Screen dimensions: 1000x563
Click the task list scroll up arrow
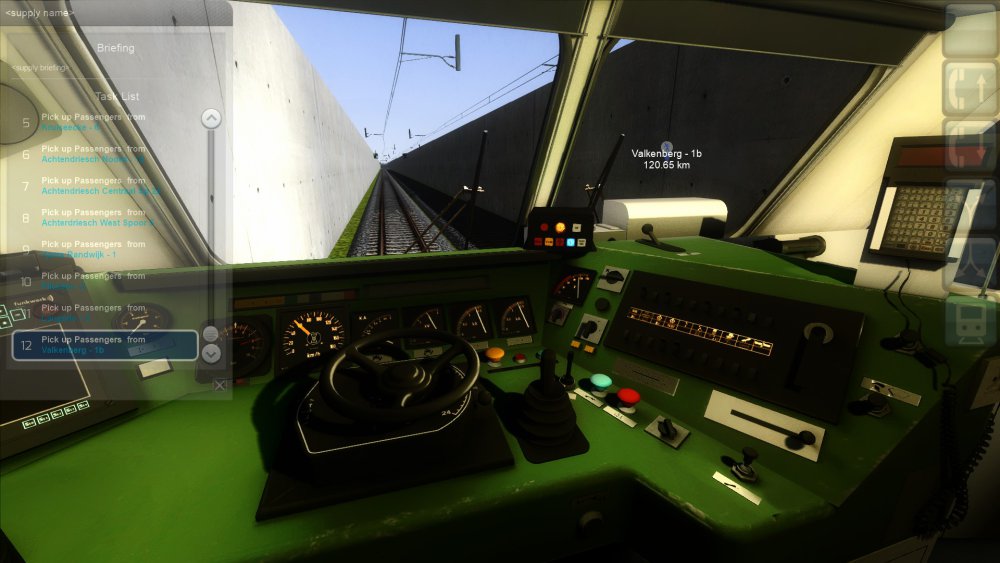pyautogui.click(x=211, y=119)
